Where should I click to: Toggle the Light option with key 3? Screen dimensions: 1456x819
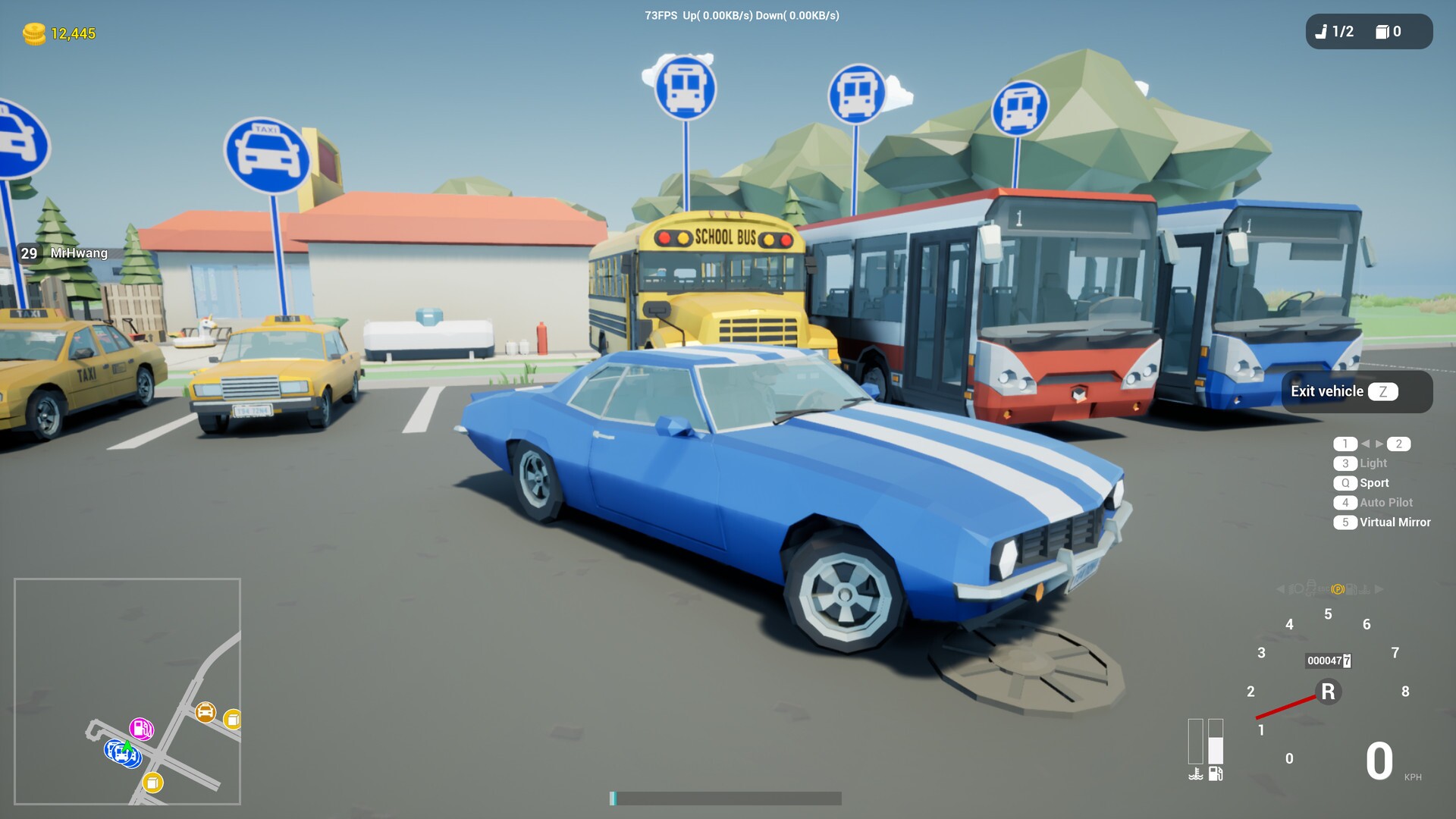click(x=1345, y=463)
